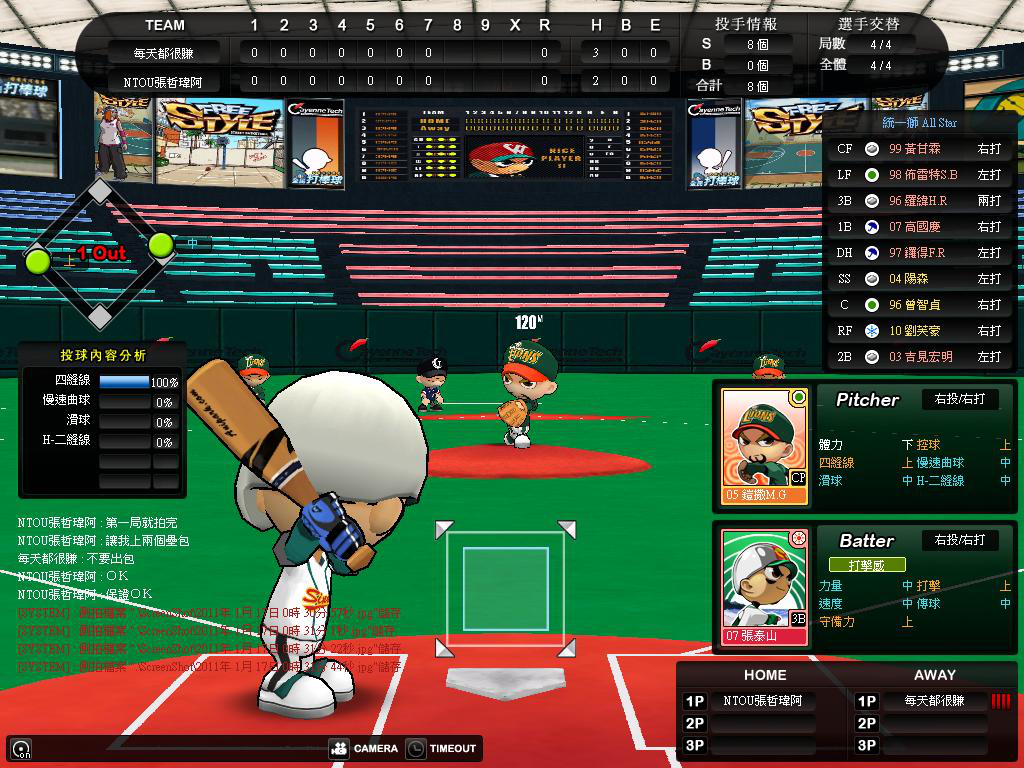Choose 3B 羅緯H.R in the lineup

click(x=918, y=200)
